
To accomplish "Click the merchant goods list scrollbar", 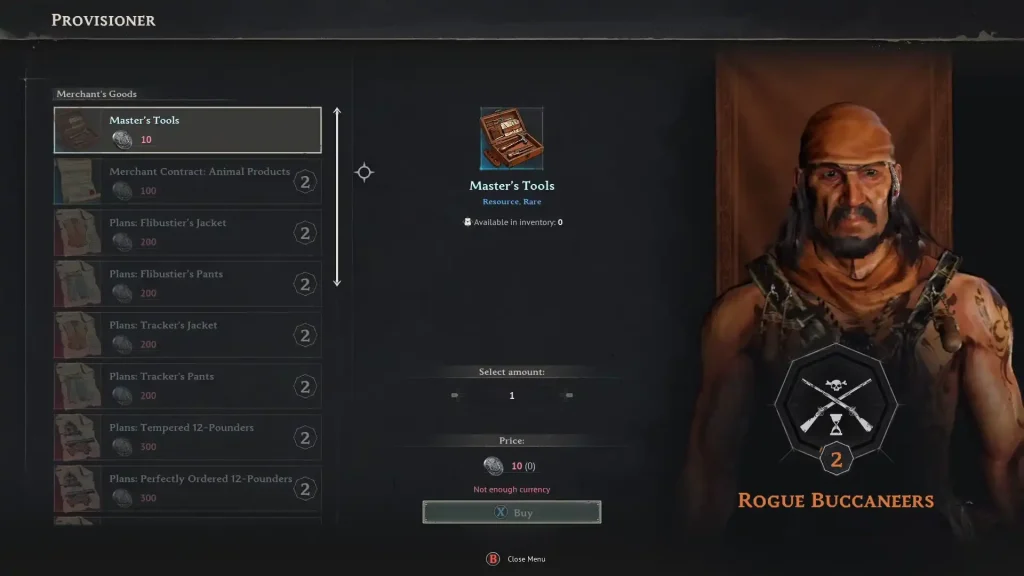I will (x=337, y=197).
